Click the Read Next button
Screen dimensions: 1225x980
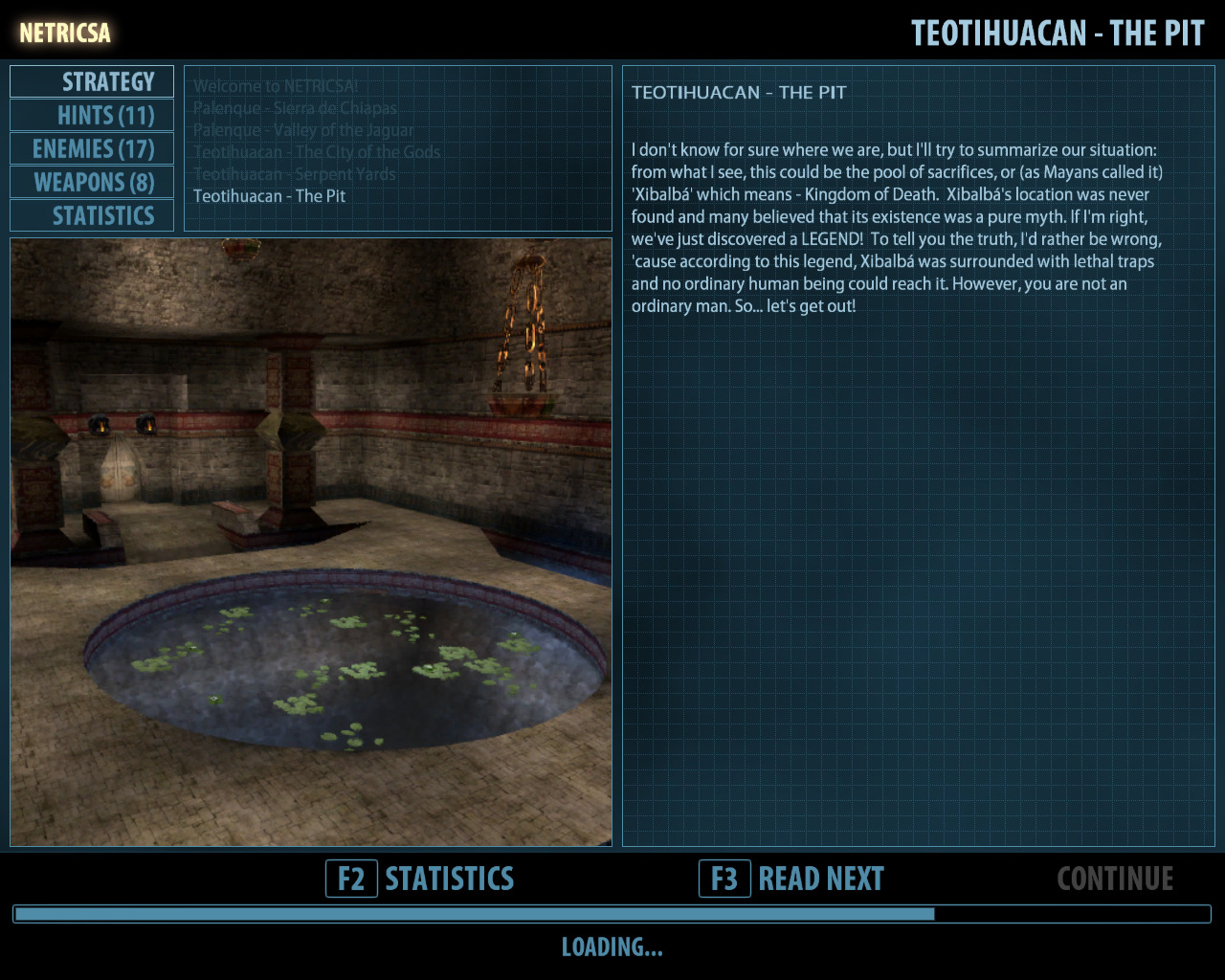(792, 879)
